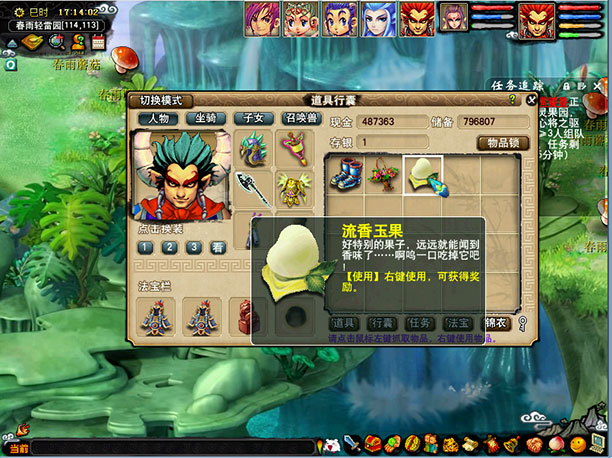Open the 锦衣 fashion tab
The width and height of the screenshot is (612, 458).
coord(497,323)
